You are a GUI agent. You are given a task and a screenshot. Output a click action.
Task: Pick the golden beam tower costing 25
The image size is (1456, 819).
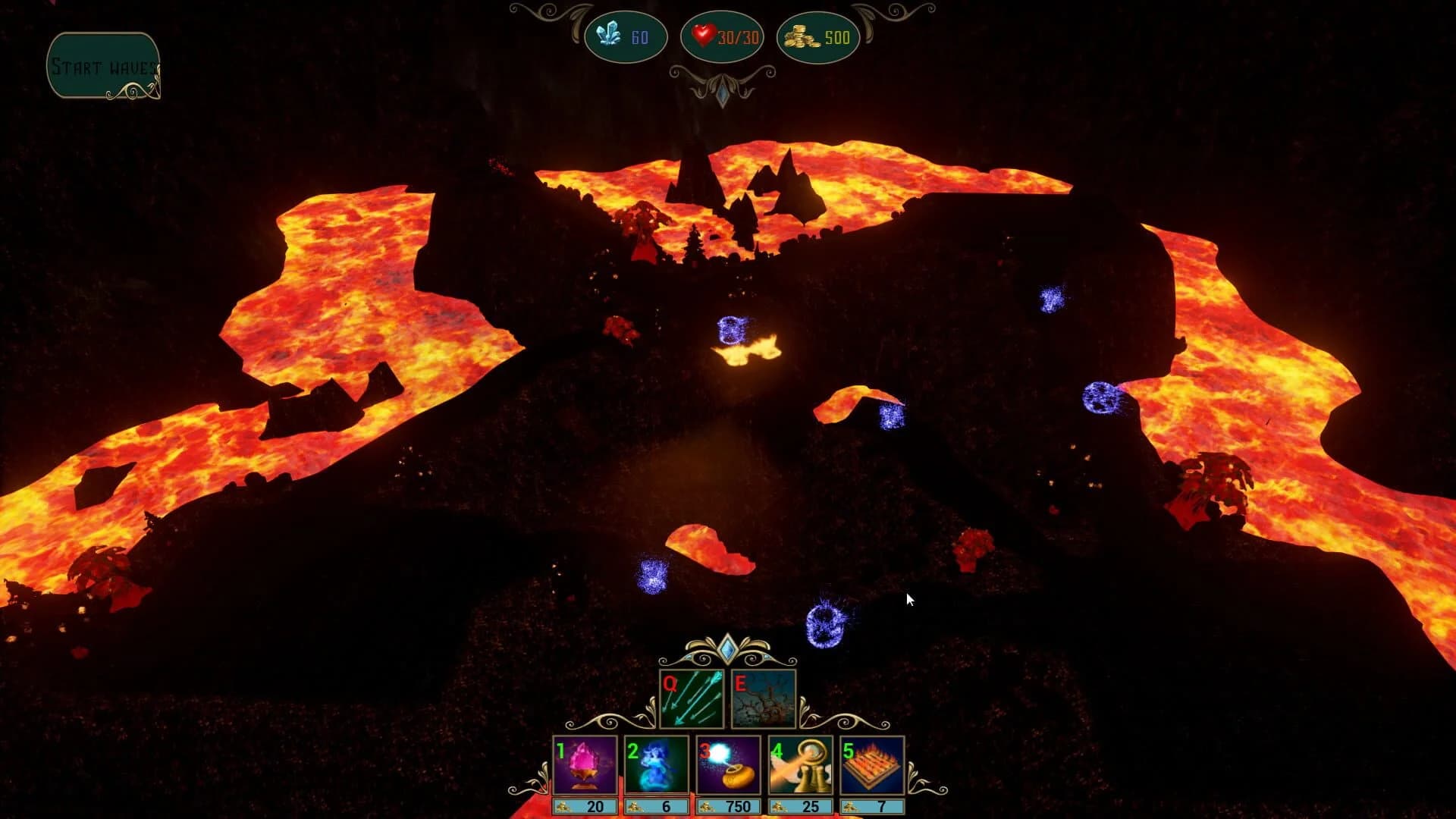coord(800,766)
